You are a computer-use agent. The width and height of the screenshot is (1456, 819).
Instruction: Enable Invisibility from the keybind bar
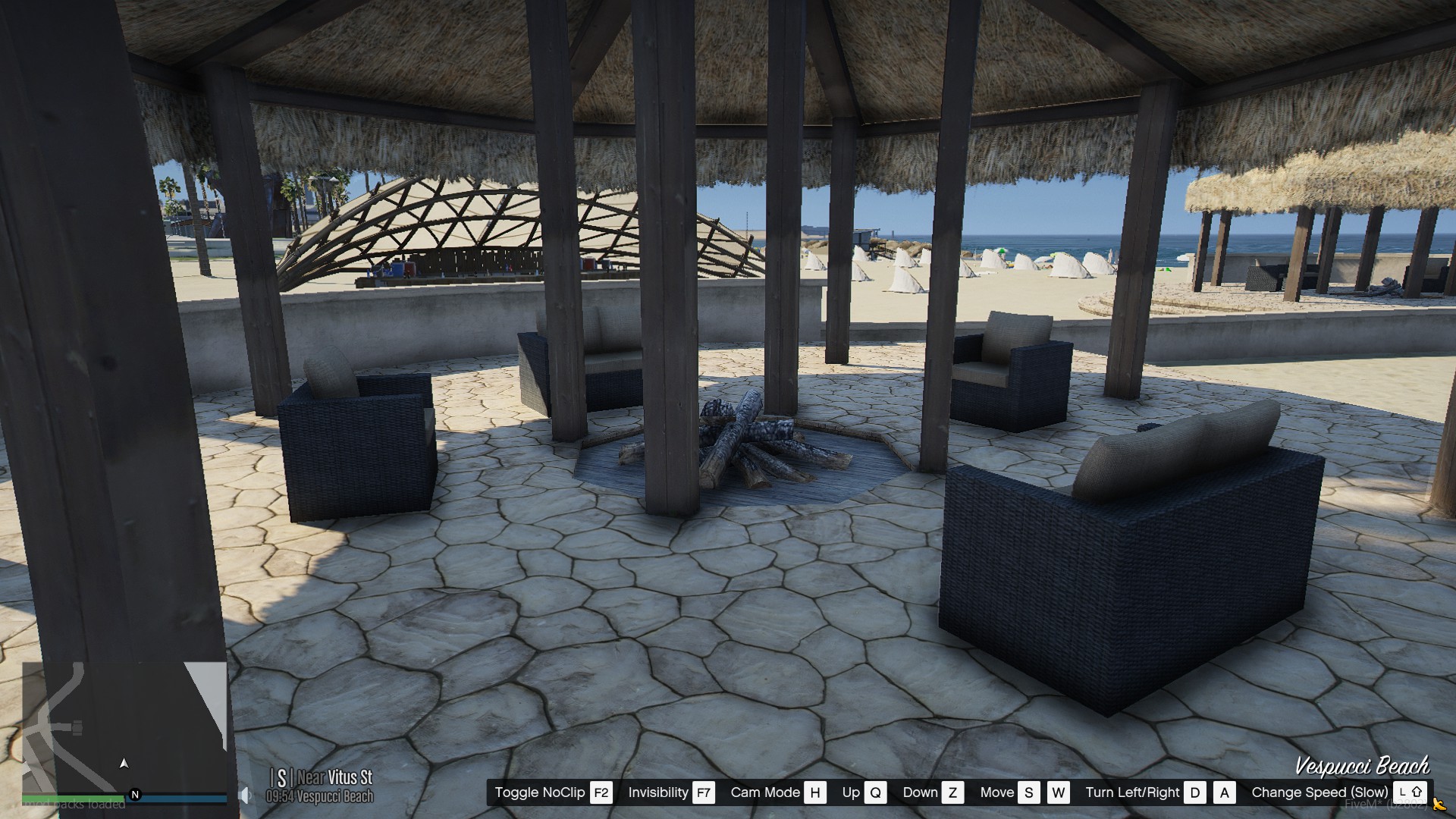point(659,793)
